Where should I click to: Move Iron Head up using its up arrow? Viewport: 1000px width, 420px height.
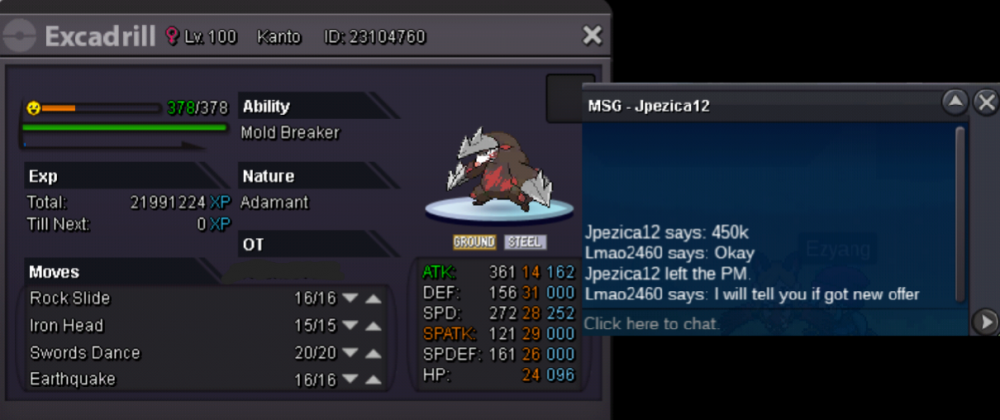click(x=373, y=325)
